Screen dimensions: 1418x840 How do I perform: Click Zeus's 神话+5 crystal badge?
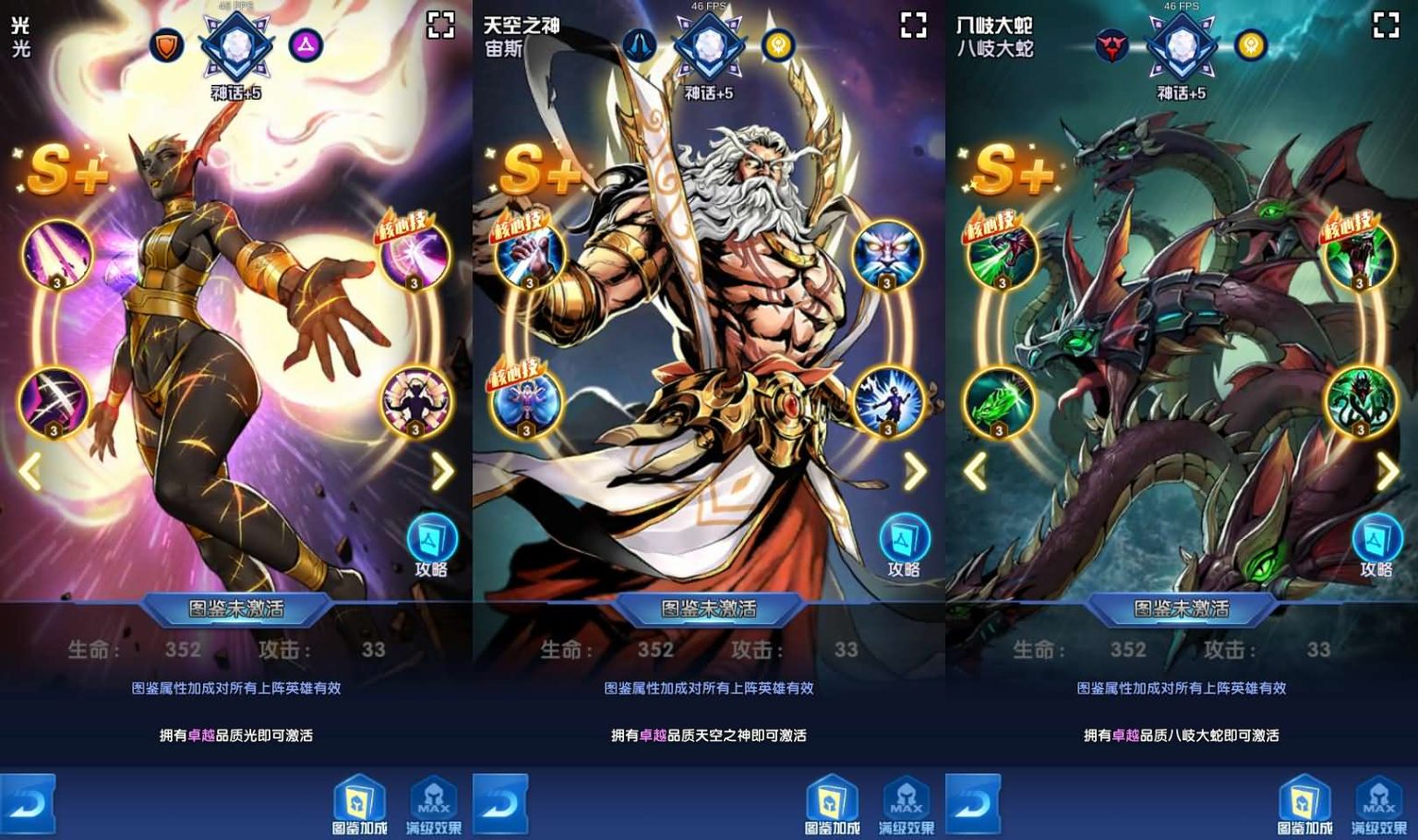click(x=708, y=48)
